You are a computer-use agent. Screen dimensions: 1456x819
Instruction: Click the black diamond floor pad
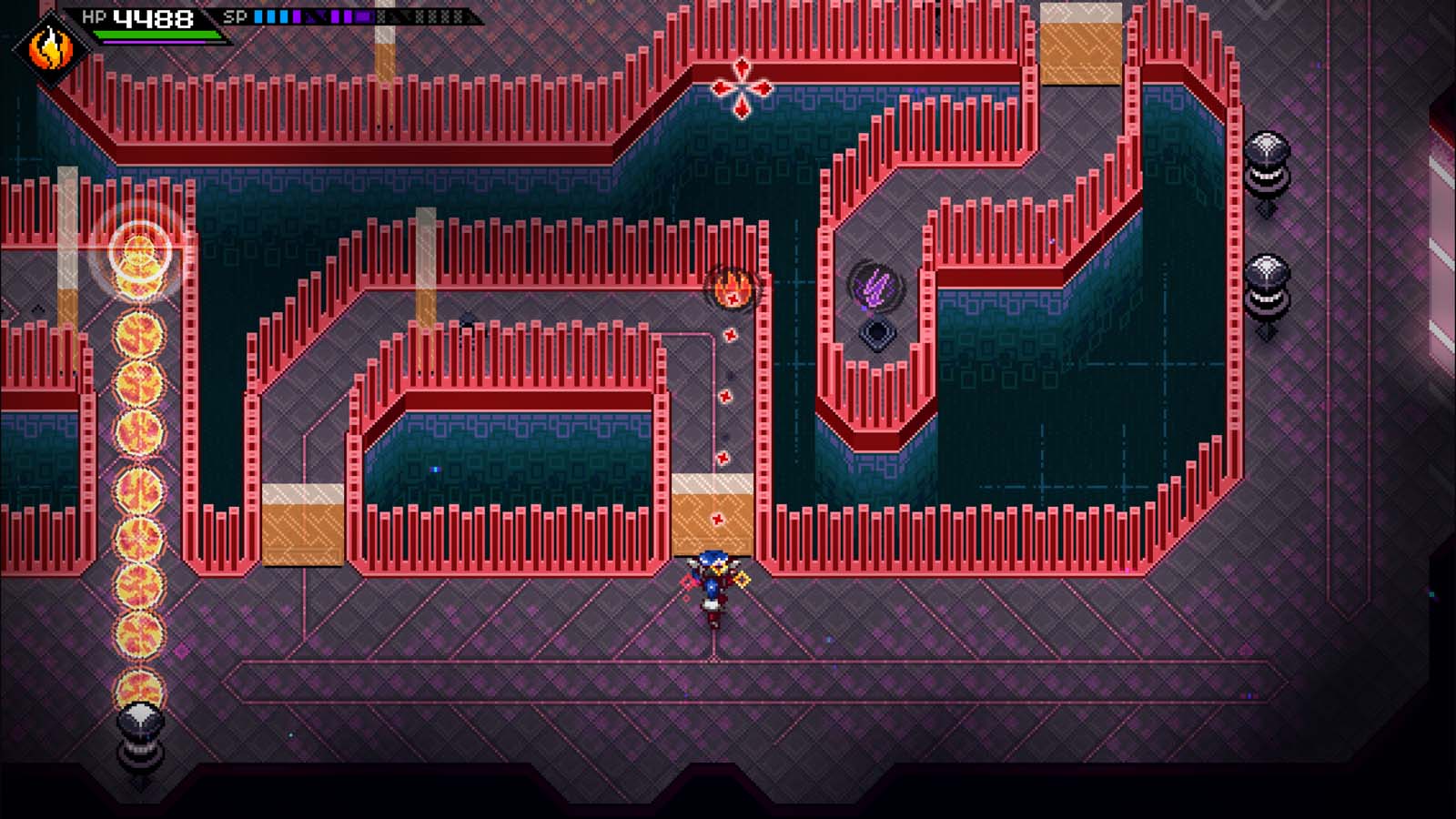[875, 333]
